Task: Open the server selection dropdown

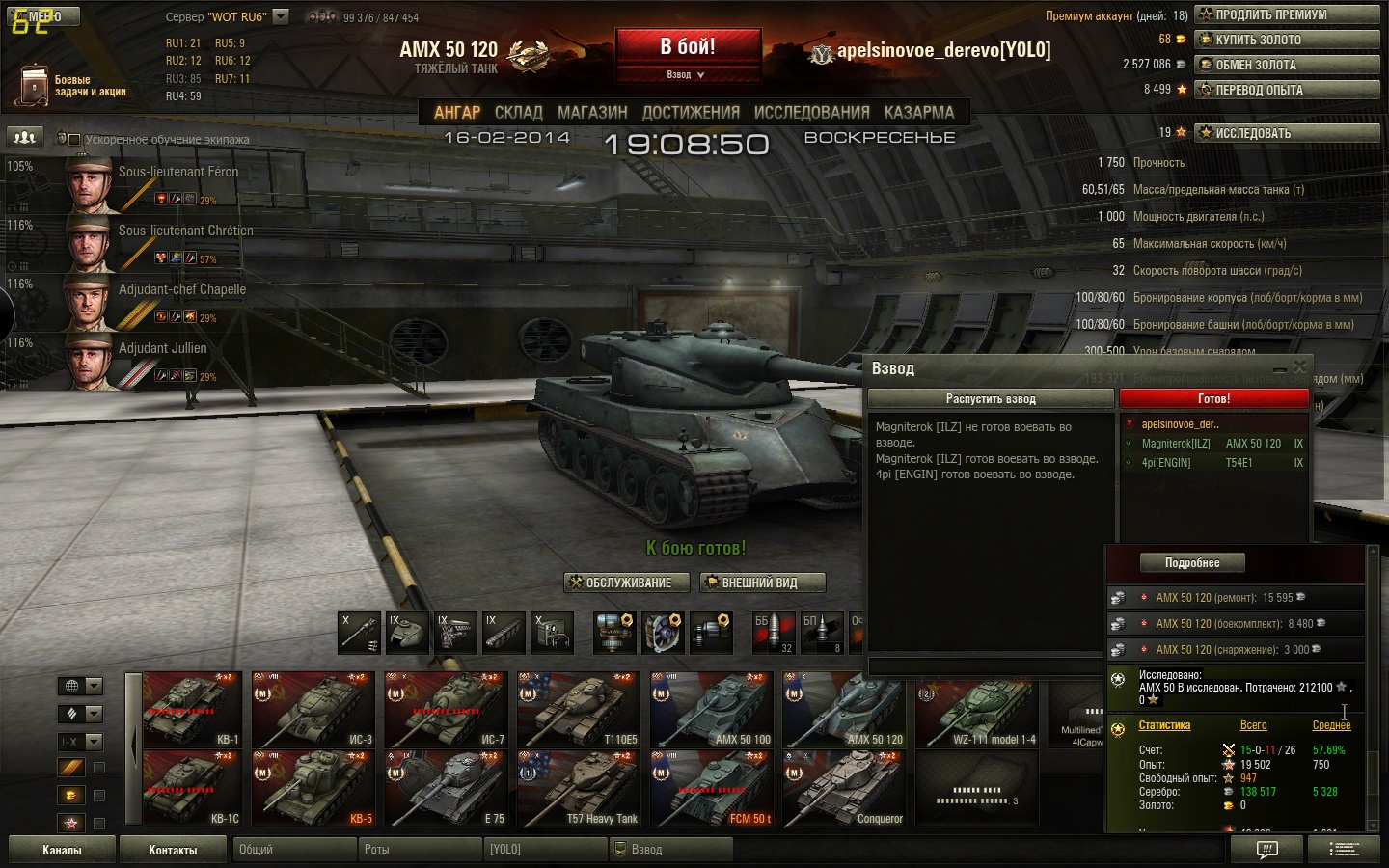Action: [281, 16]
